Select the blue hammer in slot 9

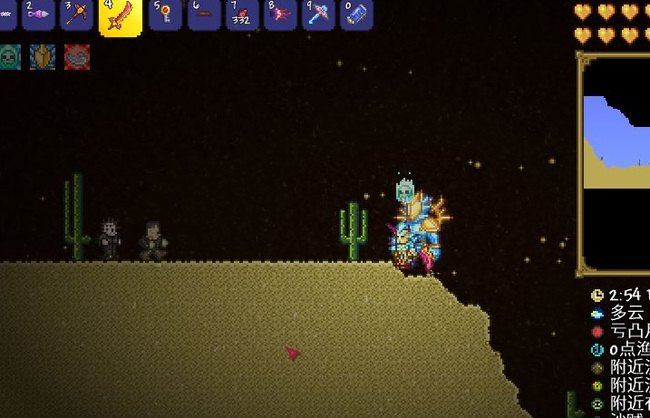(319, 14)
